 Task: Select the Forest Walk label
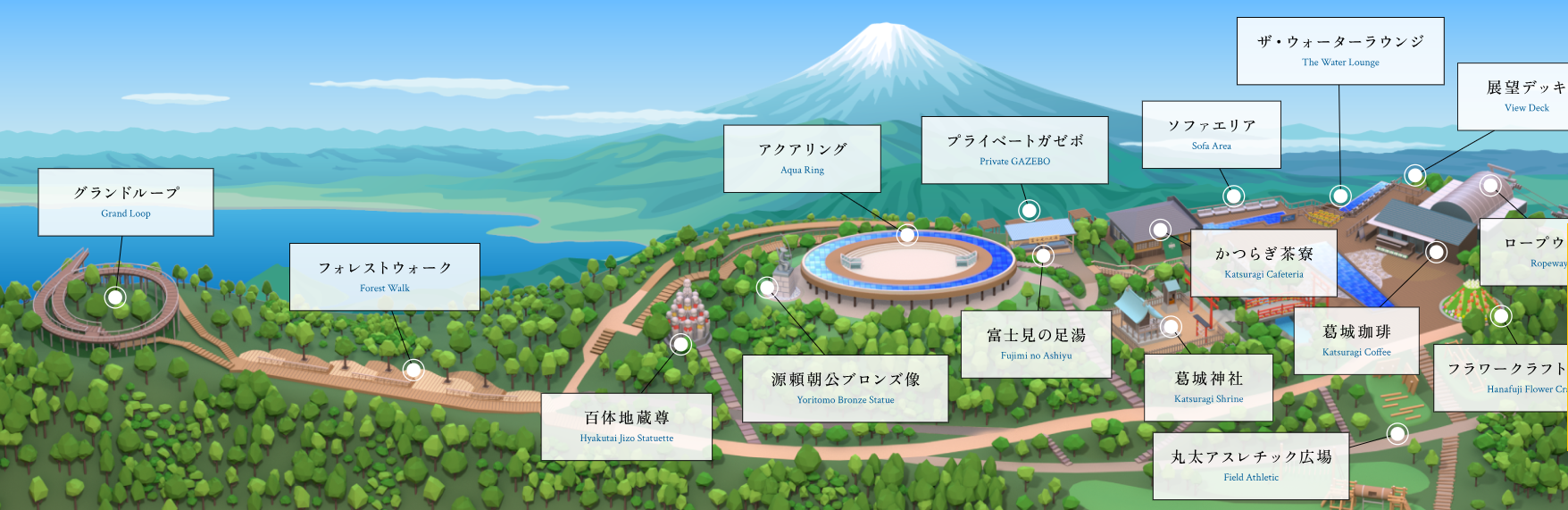coord(385,277)
